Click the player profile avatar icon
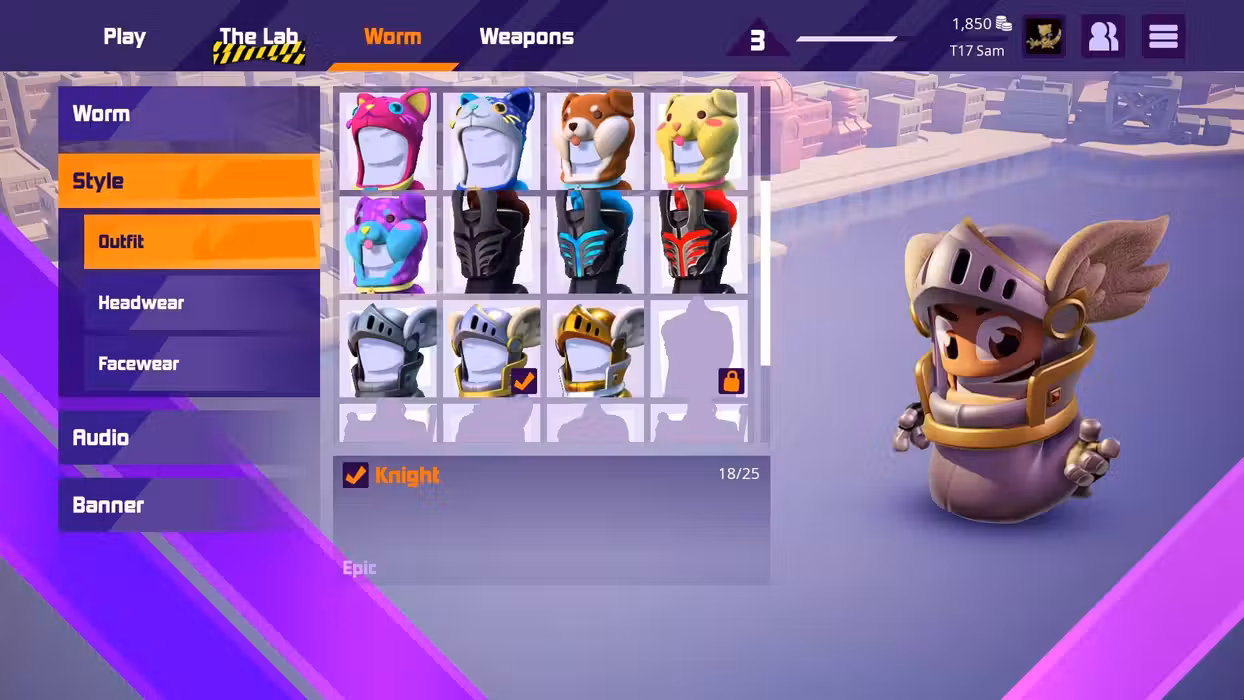1244x700 pixels. [x=1043, y=37]
